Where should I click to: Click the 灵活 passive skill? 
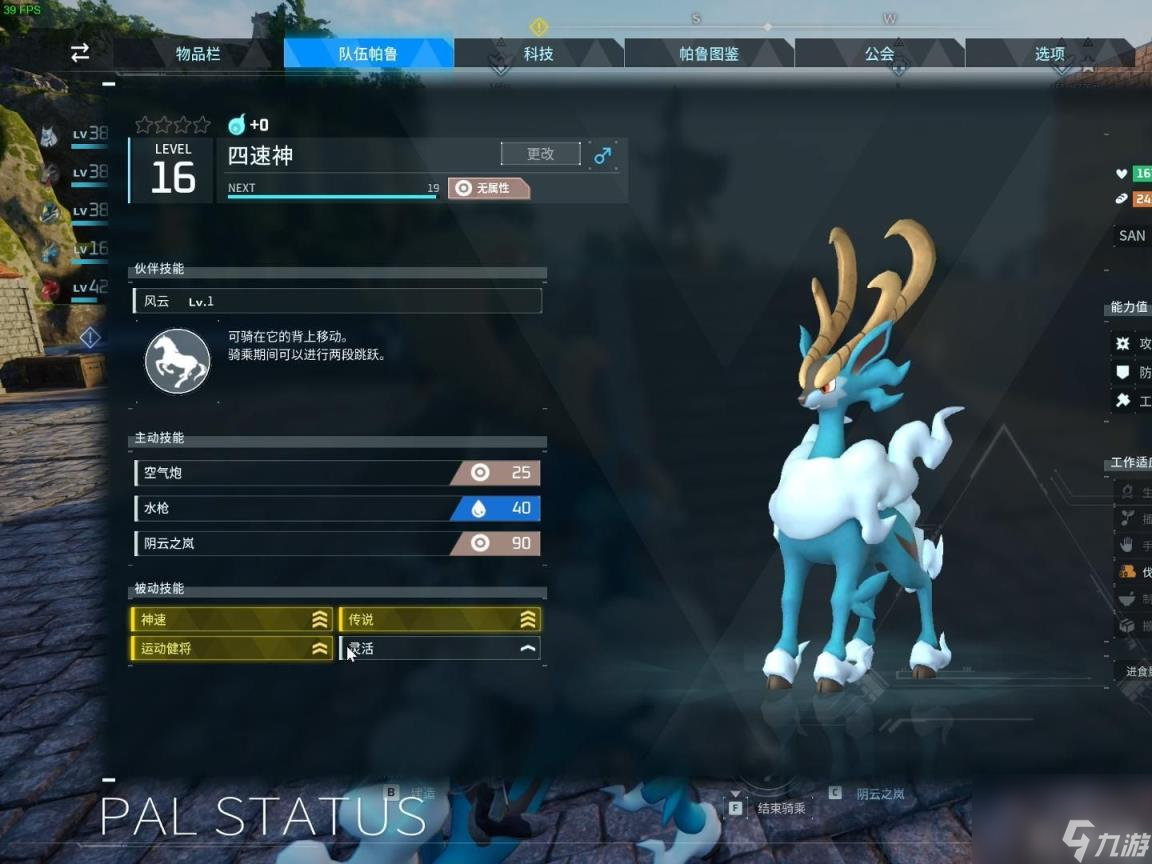(440, 649)
